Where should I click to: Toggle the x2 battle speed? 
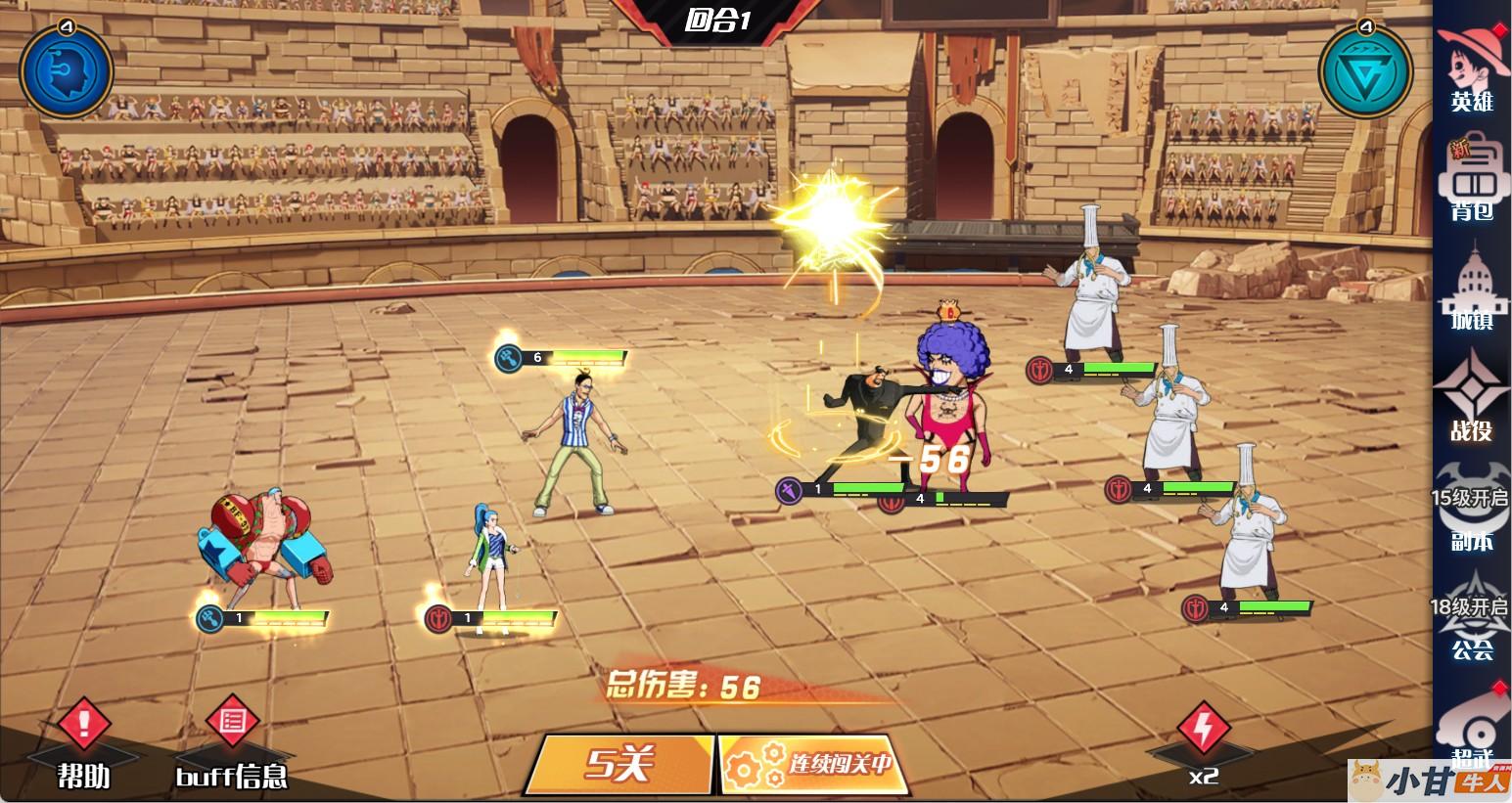pos(1204,745)
